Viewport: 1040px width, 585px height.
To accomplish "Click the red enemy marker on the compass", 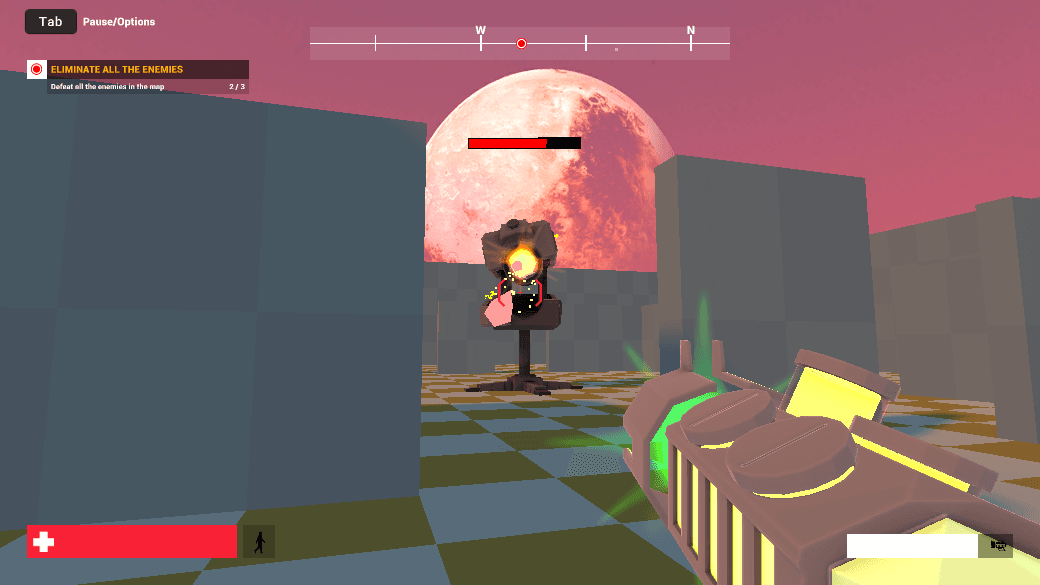I will [521, 43].
